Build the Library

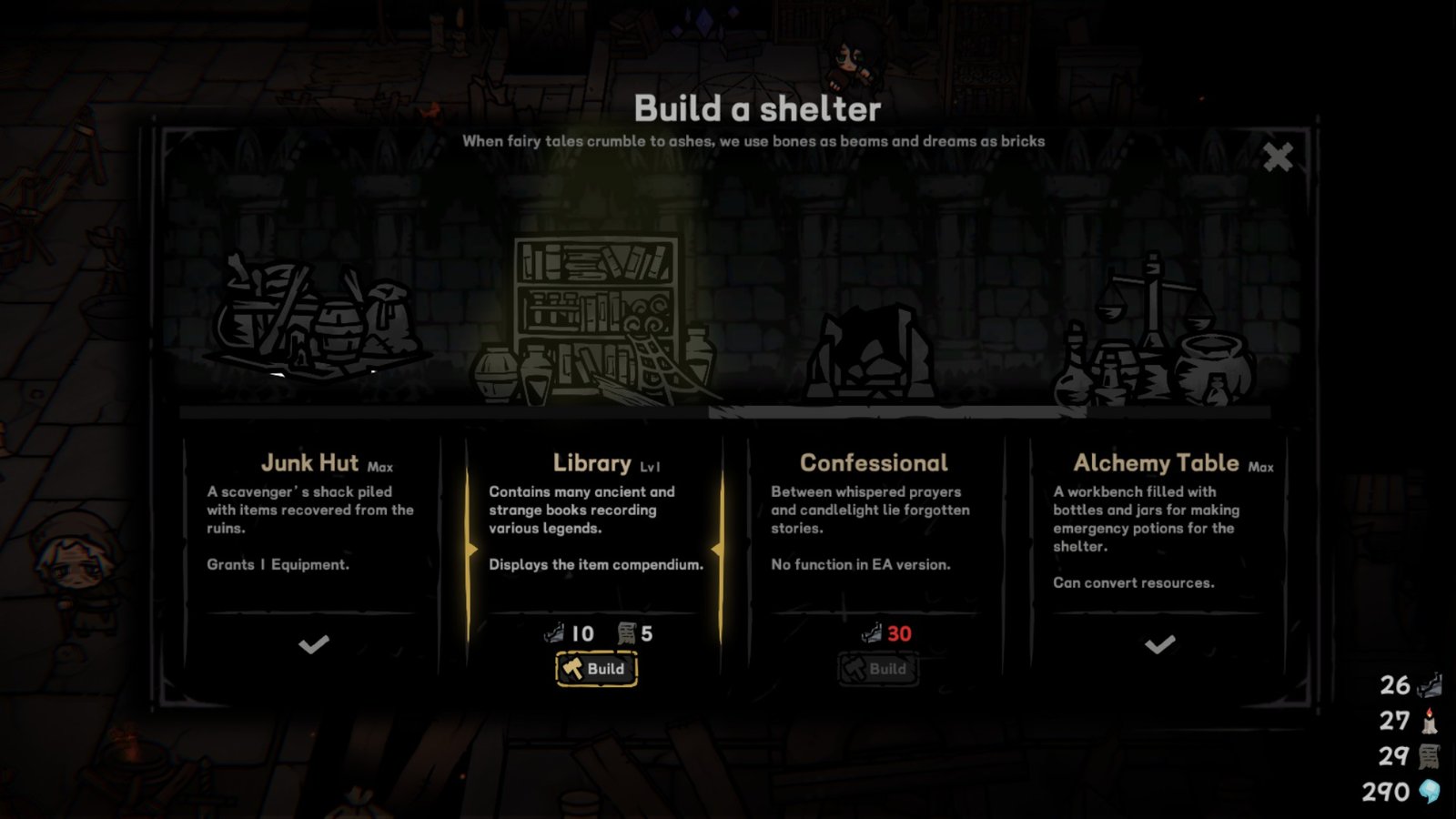tap(597, 669)
